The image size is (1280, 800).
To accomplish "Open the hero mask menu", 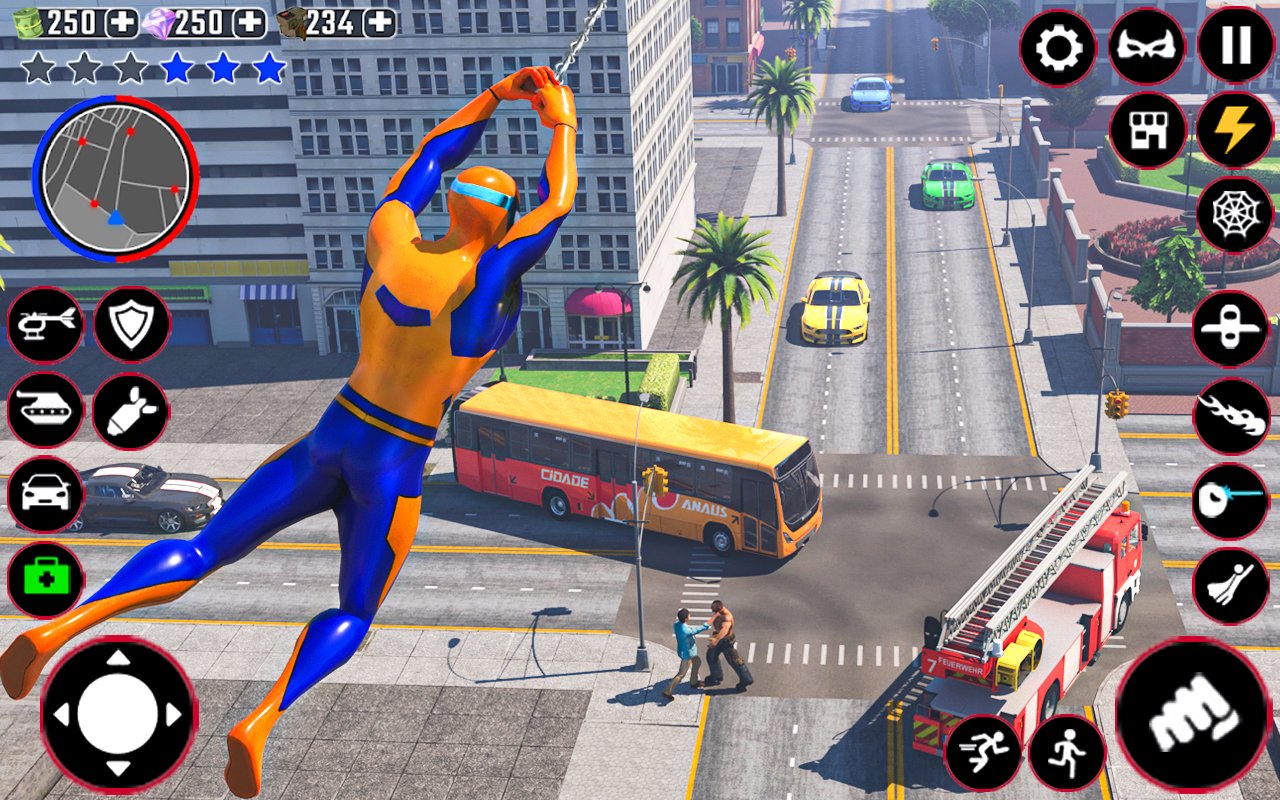I will coord(1146,46).
